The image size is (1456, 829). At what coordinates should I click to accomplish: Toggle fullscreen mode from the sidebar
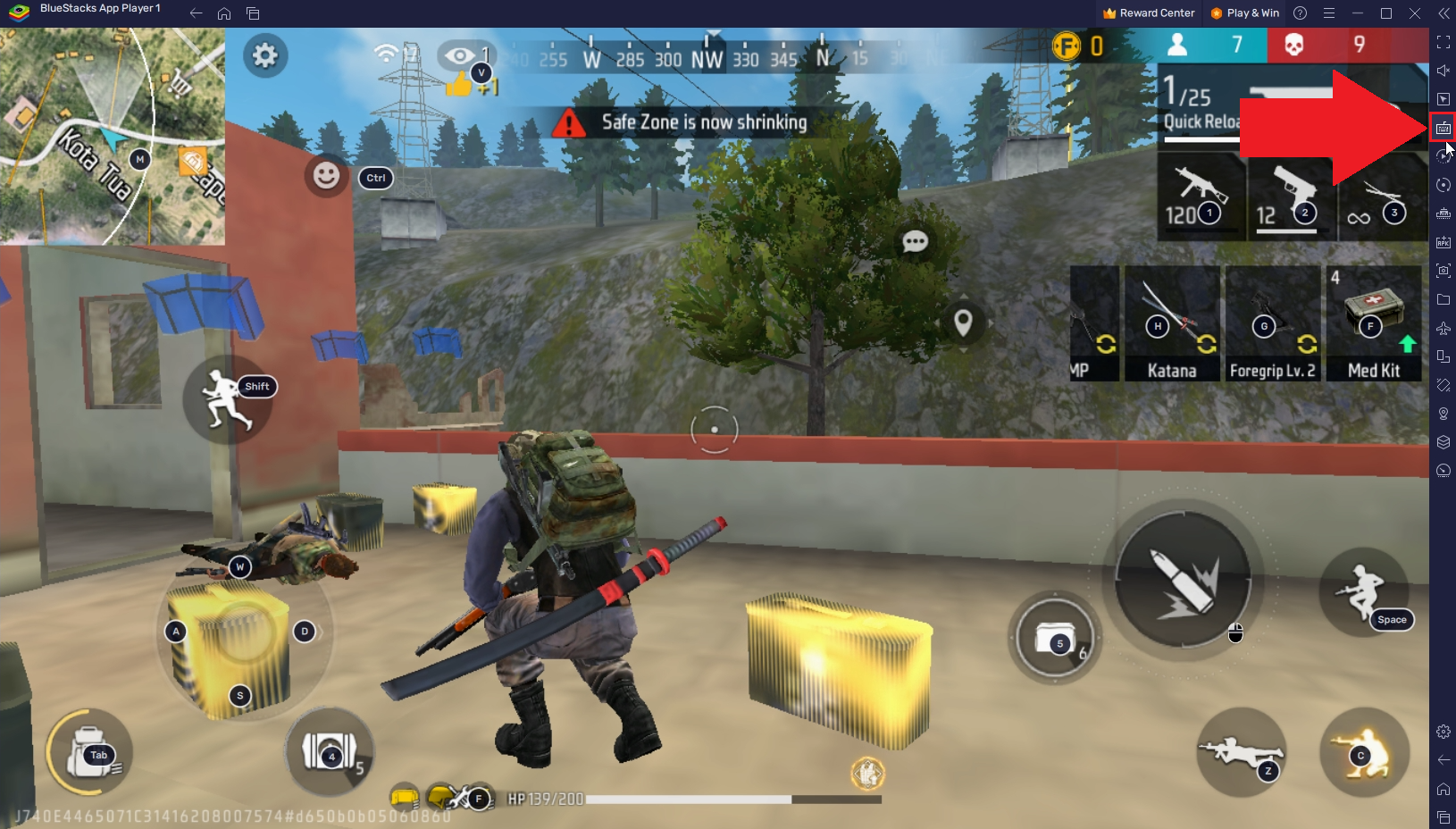coord(1443,41)
